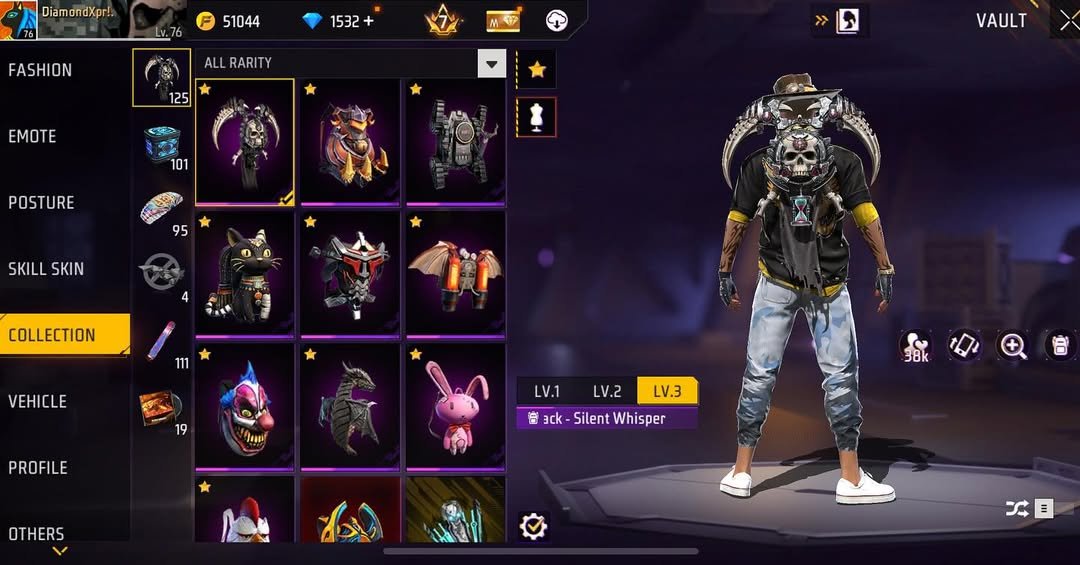Click the shuffle icon
The height and width of the screenshot is (565, 1080).
point(1017,509)
